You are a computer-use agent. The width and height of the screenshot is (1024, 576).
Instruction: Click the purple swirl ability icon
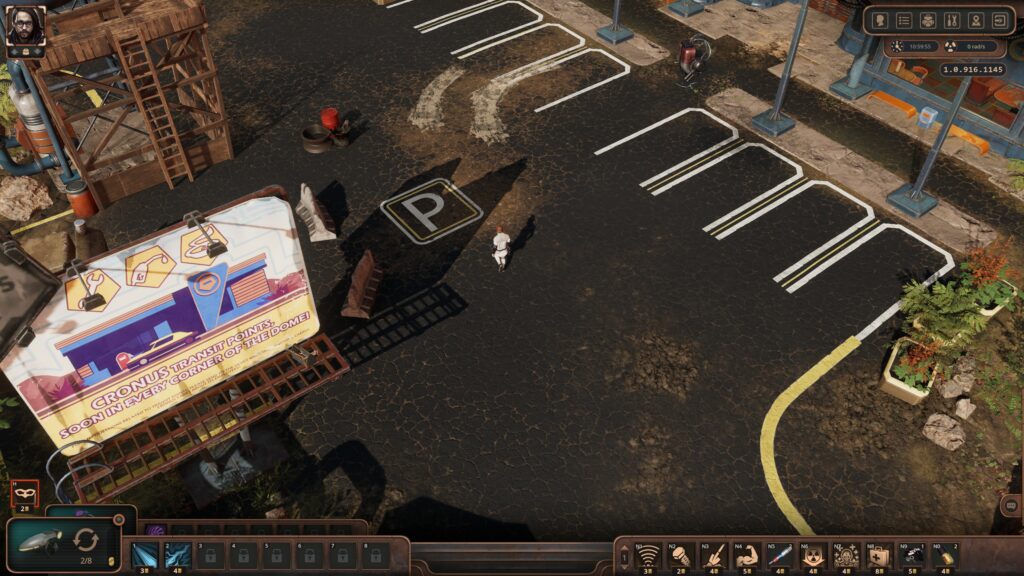coord(153,530)
